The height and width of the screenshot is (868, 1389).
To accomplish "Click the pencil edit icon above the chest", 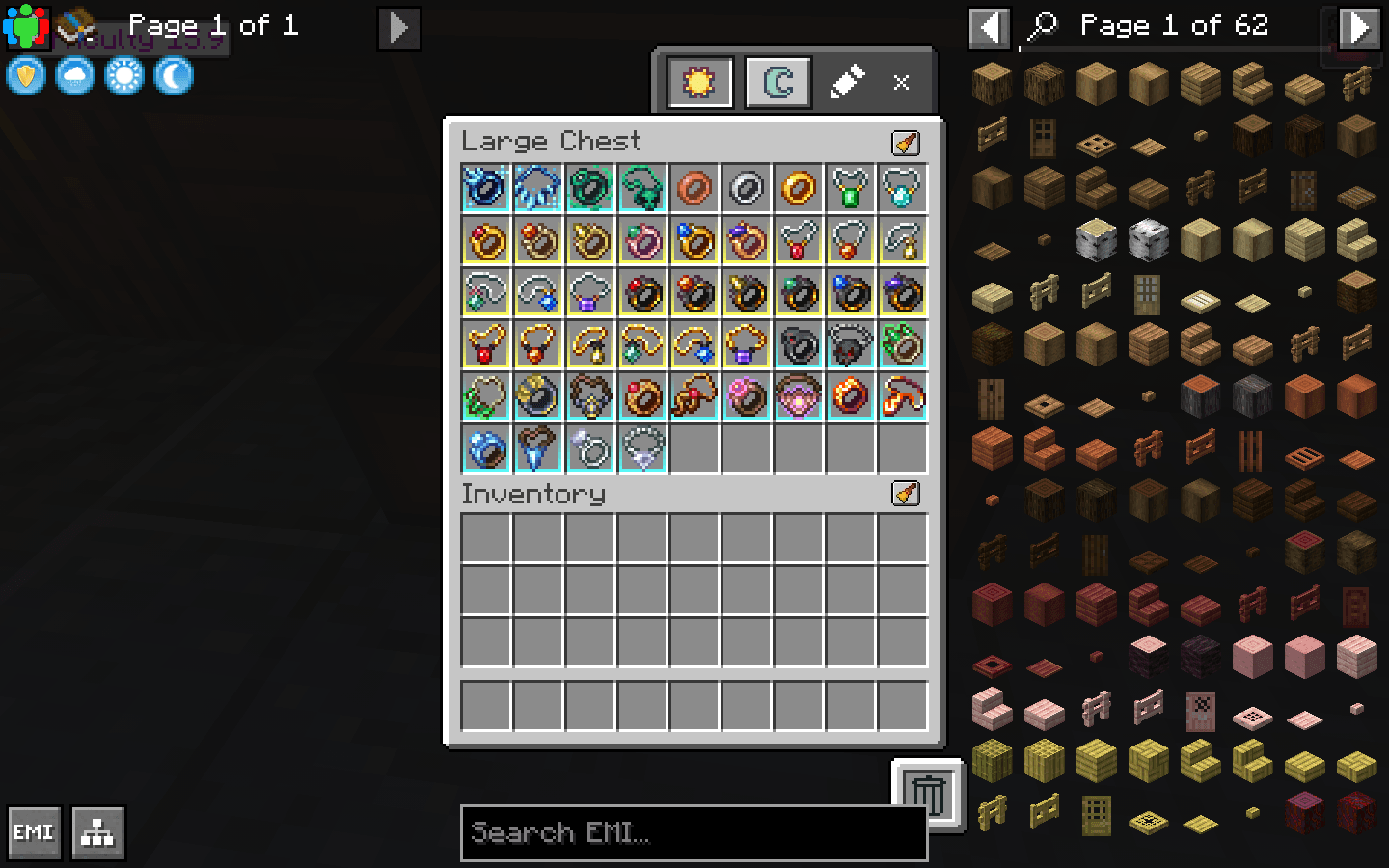I will 848,82.
